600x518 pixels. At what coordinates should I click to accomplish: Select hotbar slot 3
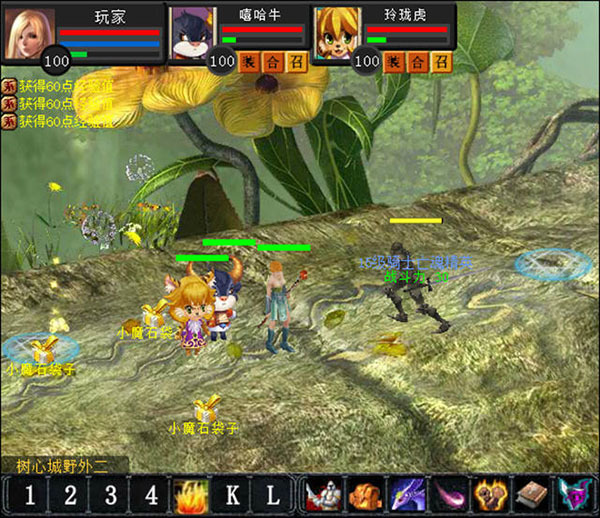(x=110, y=495)
